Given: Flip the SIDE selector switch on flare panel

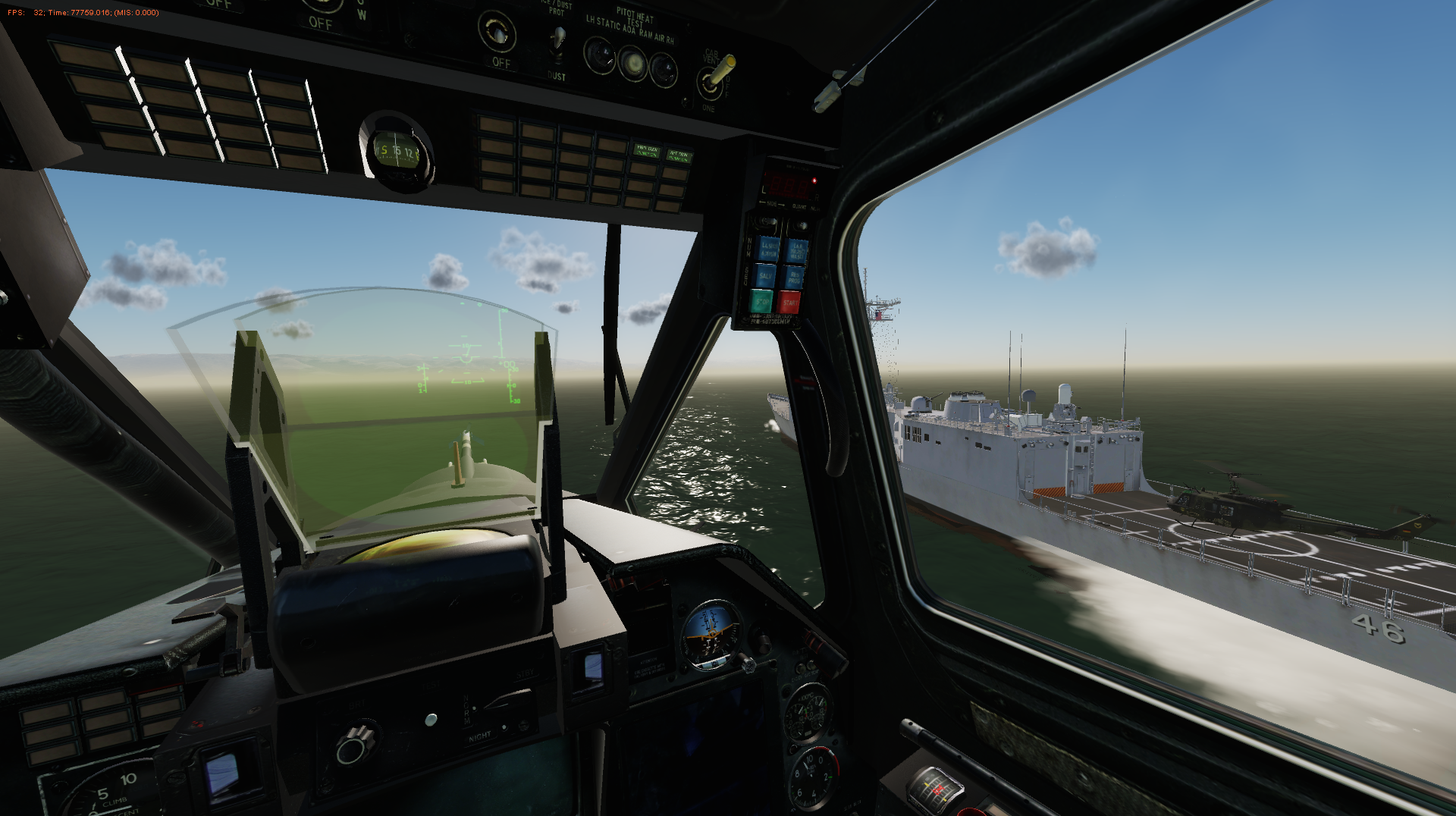Looking at the screenshot, I should [767, 222].
